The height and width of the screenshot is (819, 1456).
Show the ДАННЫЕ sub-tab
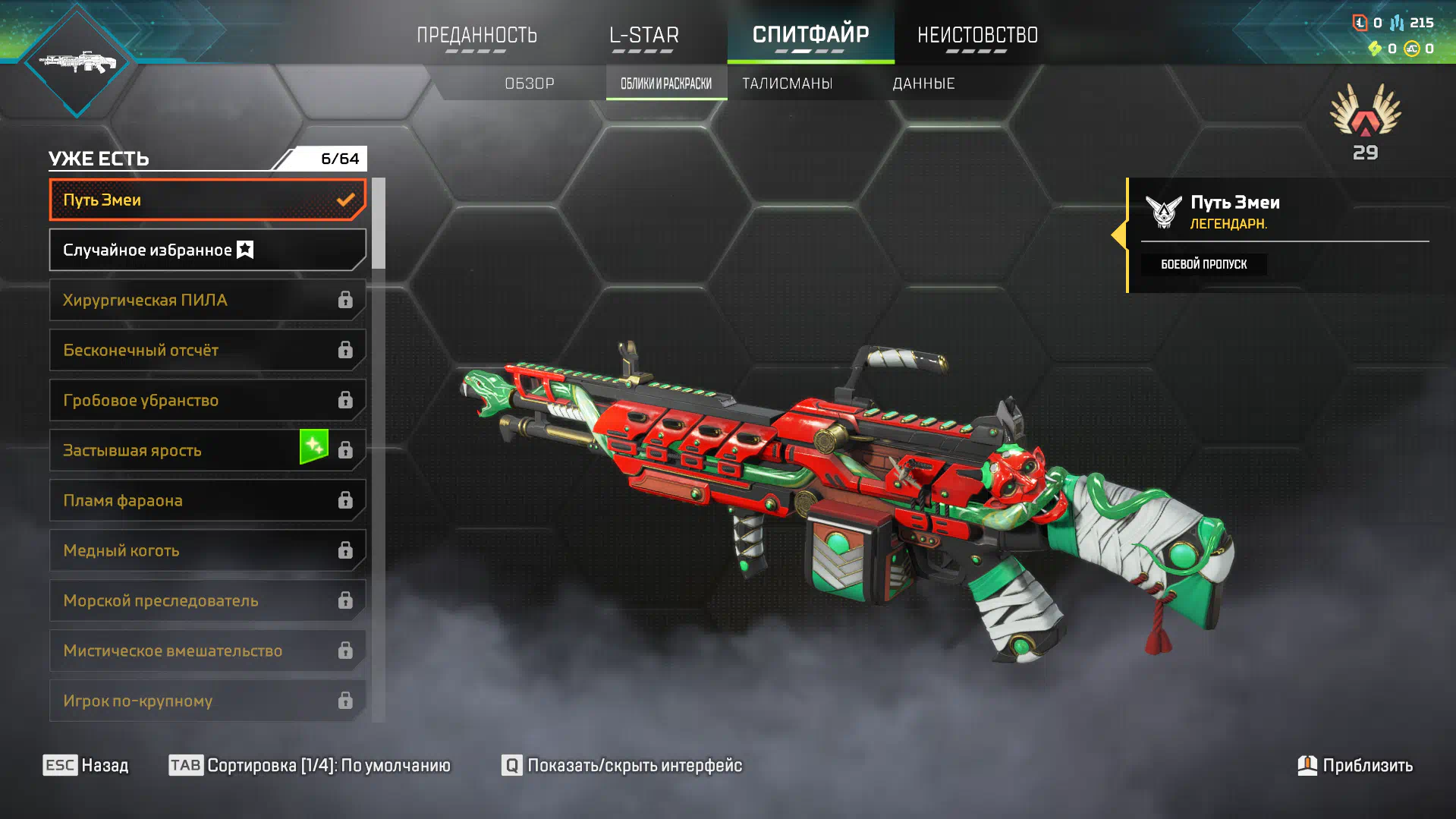[x=923, y=83]
